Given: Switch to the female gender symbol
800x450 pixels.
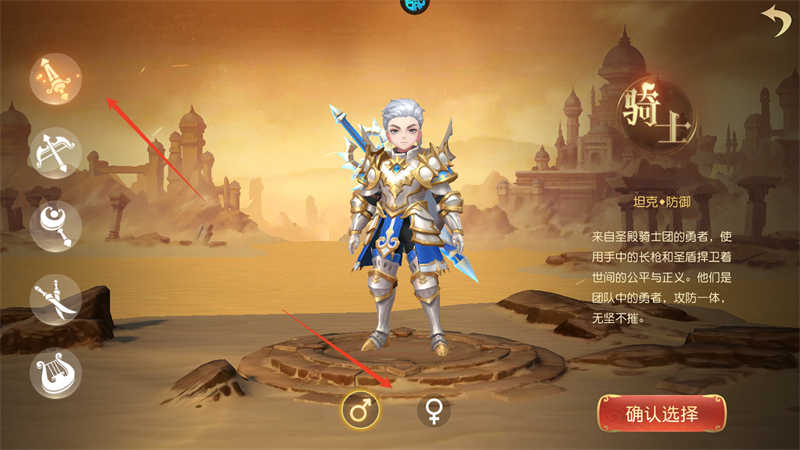Looking at the screenshot, I should point(434,410).
